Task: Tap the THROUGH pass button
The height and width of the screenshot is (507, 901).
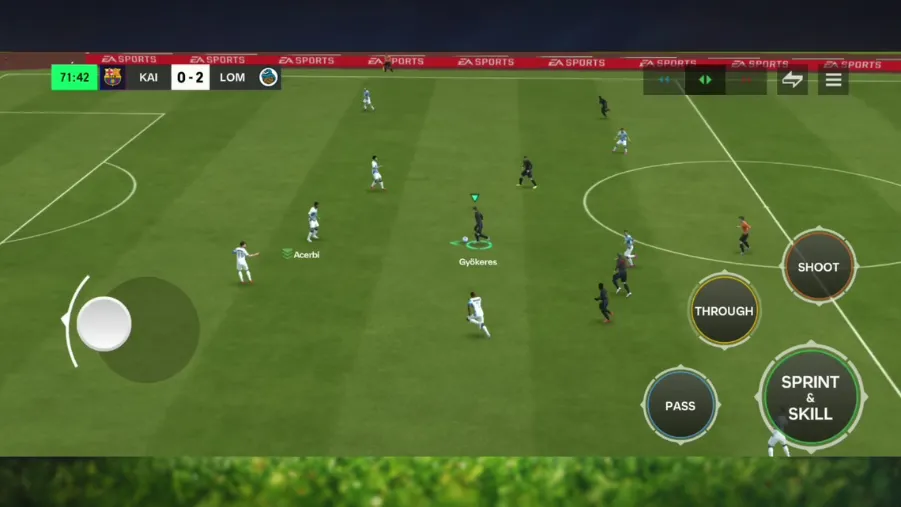Action: [x=724, y=311]
